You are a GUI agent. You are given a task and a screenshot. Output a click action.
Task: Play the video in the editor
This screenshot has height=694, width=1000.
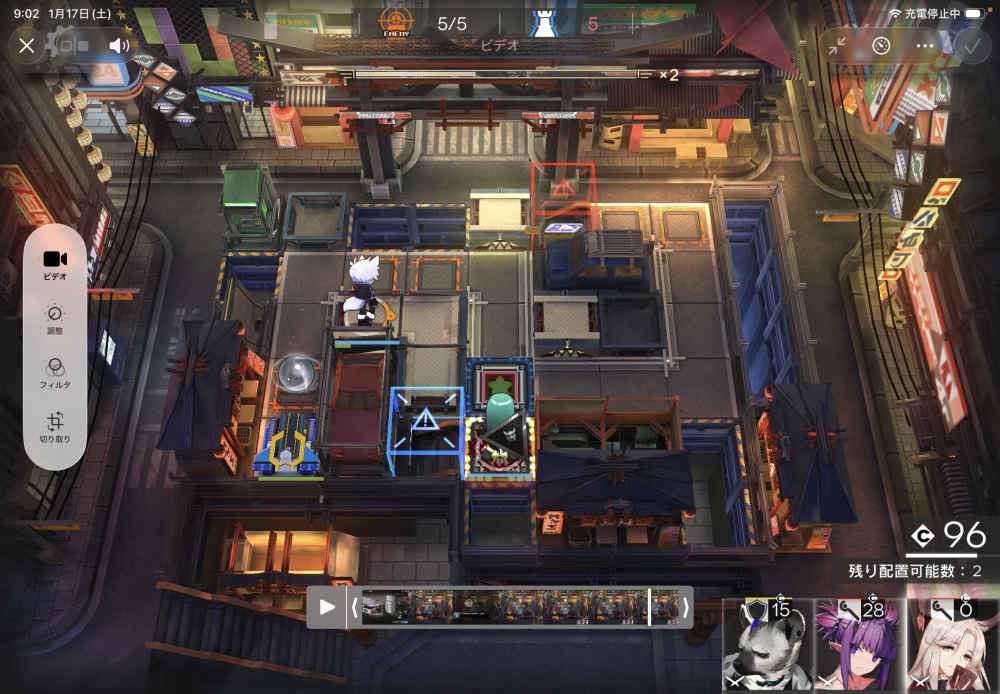327,607
